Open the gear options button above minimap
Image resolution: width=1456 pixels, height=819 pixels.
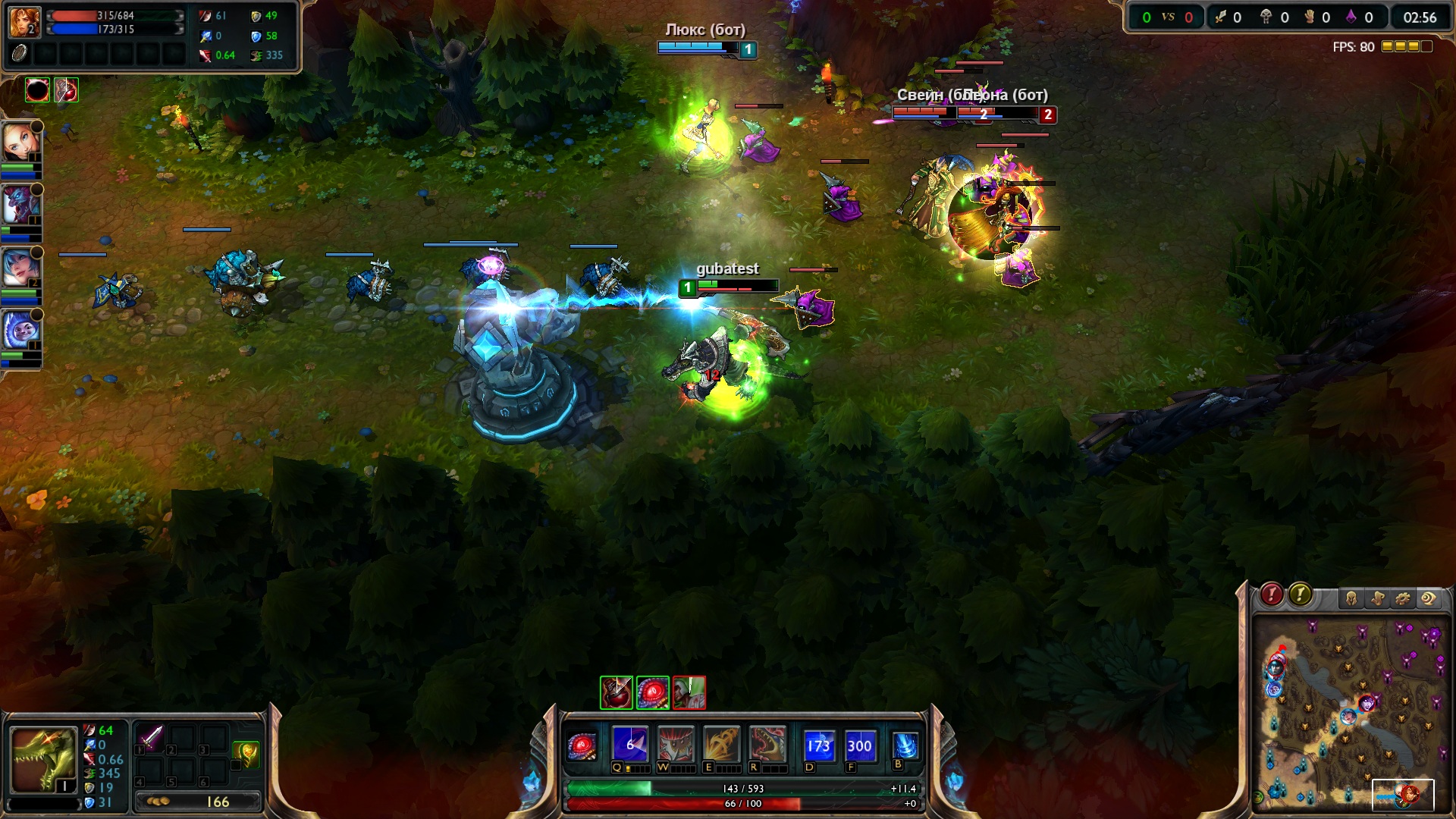(1403, 599)
